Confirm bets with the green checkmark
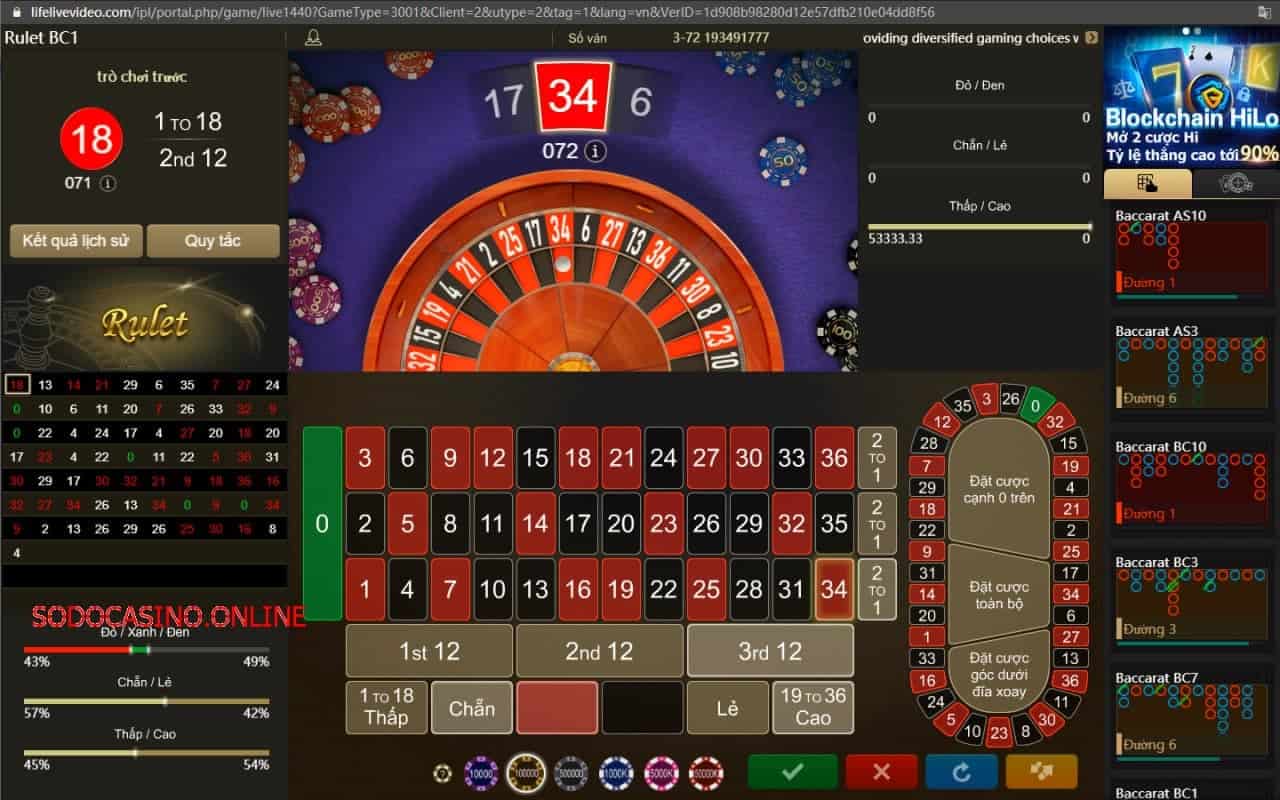Screen dimensions: 1280x800 tap(791, 771)
